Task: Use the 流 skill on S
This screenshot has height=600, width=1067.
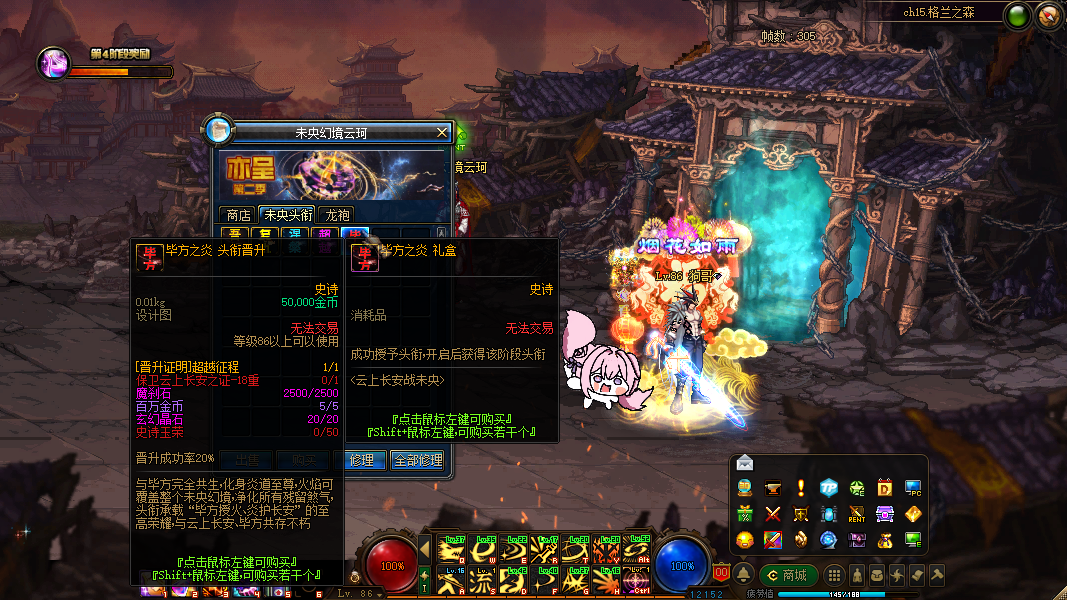Action: 482,578
